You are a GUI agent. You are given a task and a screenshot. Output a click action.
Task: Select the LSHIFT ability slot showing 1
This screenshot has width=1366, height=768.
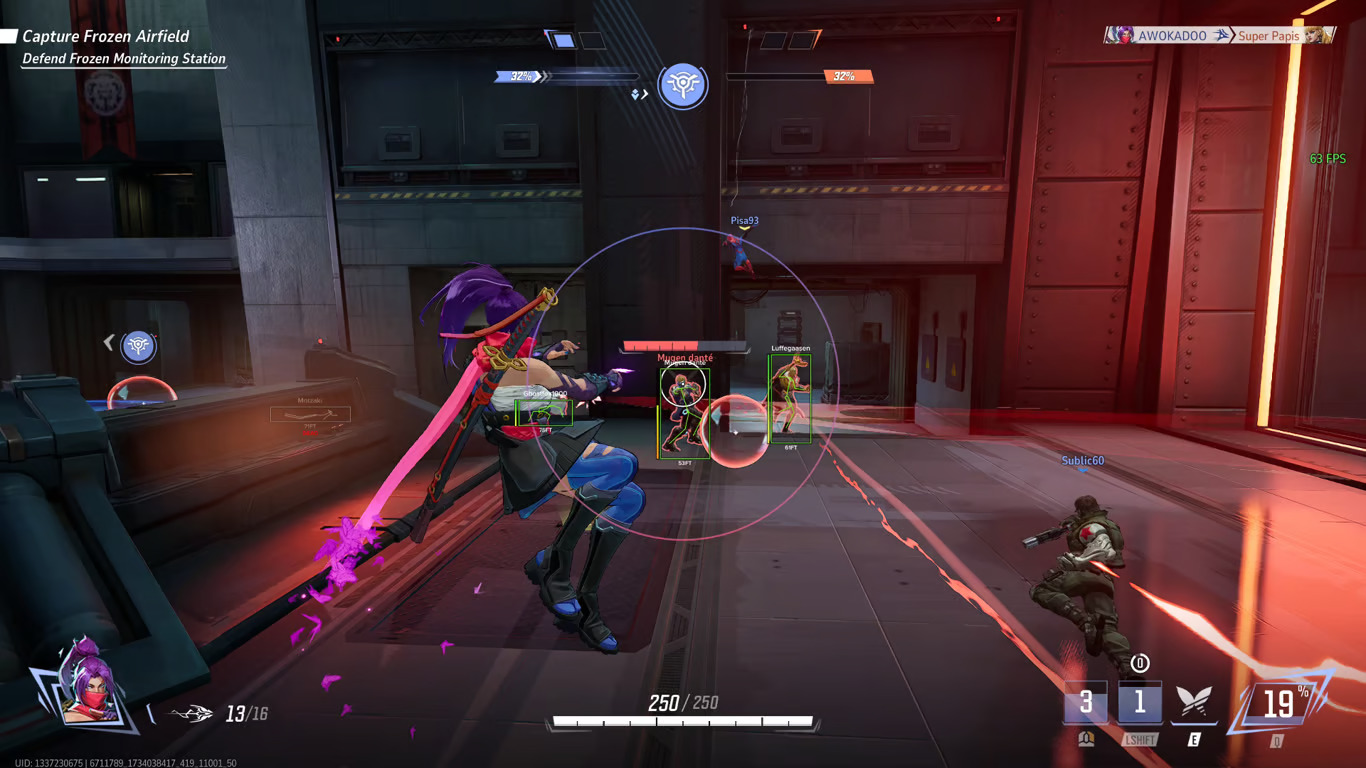1139,703
